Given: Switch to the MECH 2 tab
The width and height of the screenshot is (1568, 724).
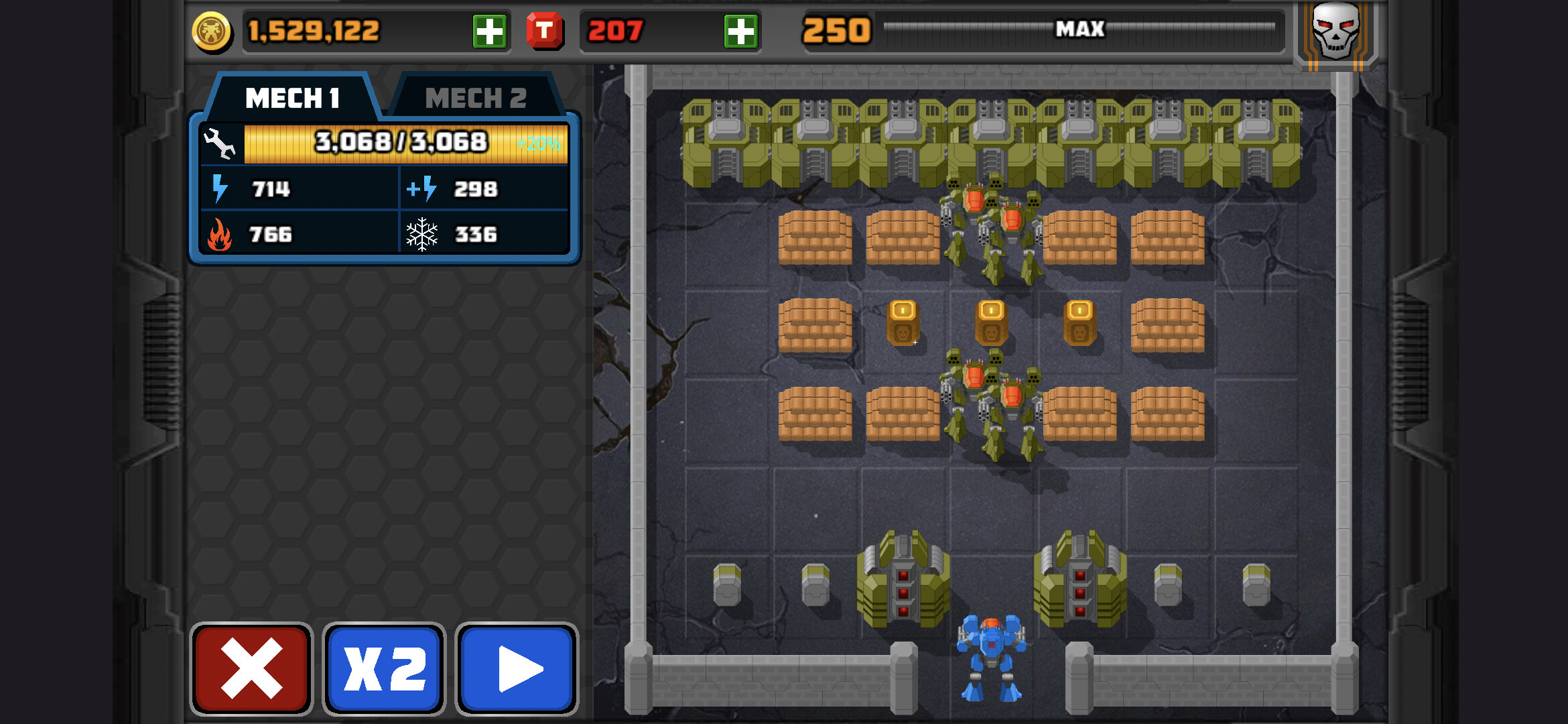Looking at the screenshot, I should tap(476, 98).
